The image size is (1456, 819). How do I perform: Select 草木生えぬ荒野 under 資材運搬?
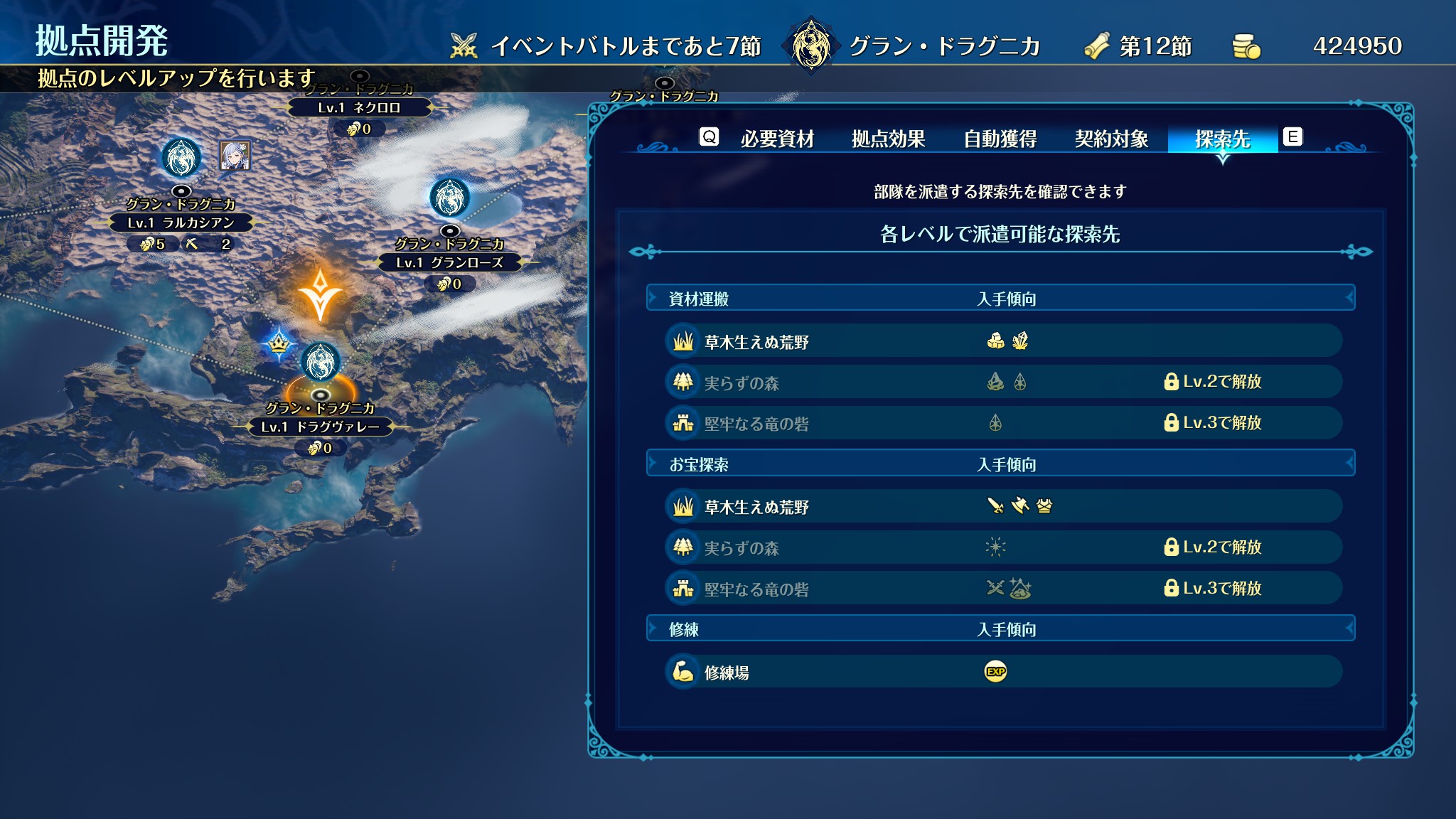(1002, 341)
